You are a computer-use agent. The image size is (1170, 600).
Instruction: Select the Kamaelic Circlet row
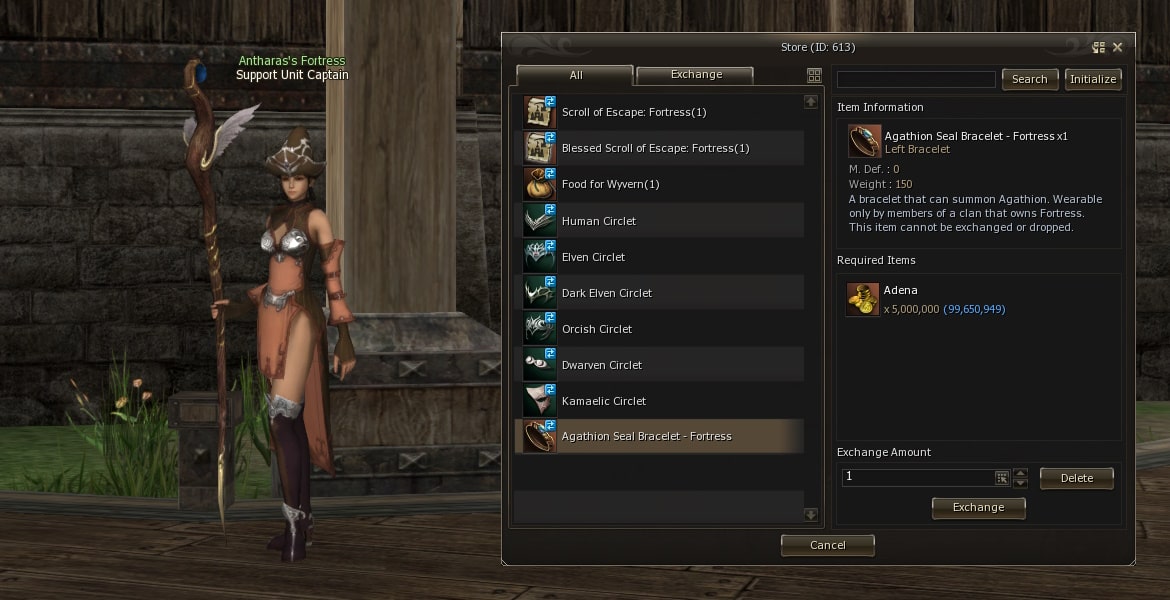(x=603, y=401)
